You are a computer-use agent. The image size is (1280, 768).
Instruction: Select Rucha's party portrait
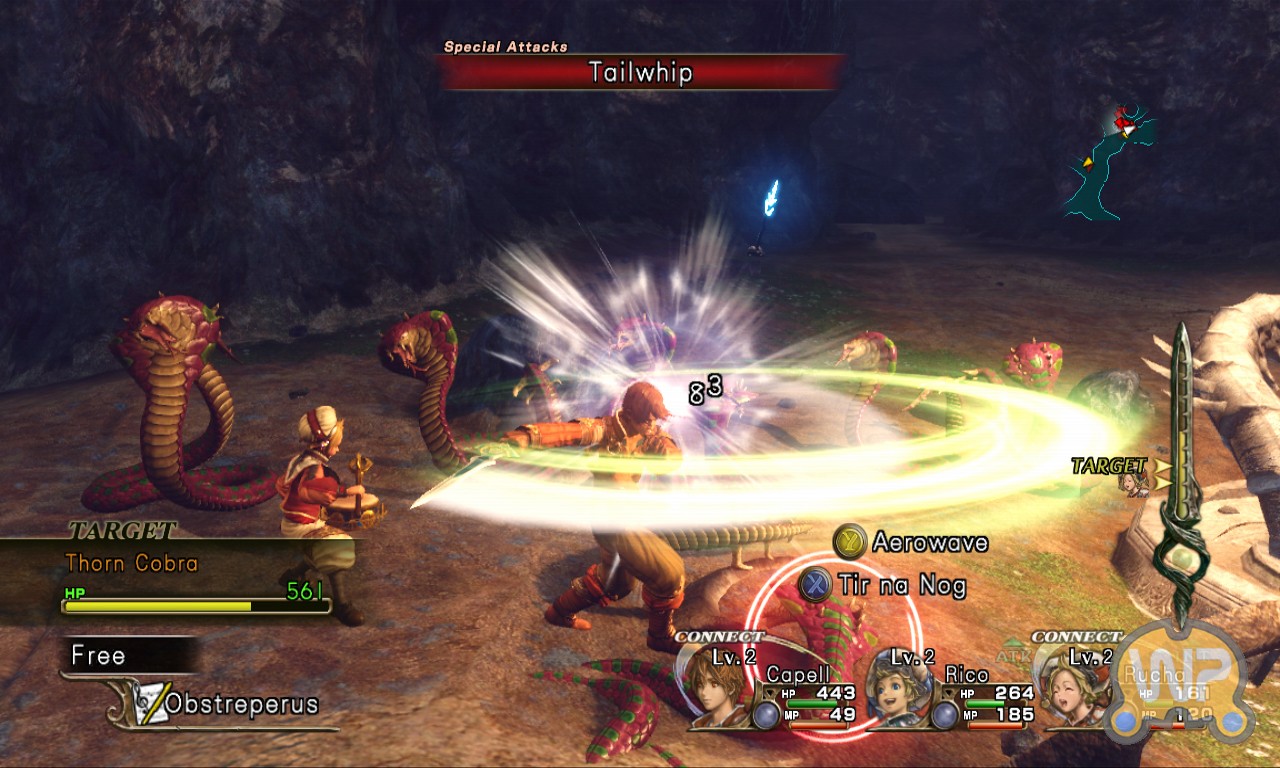(1066, 689)
